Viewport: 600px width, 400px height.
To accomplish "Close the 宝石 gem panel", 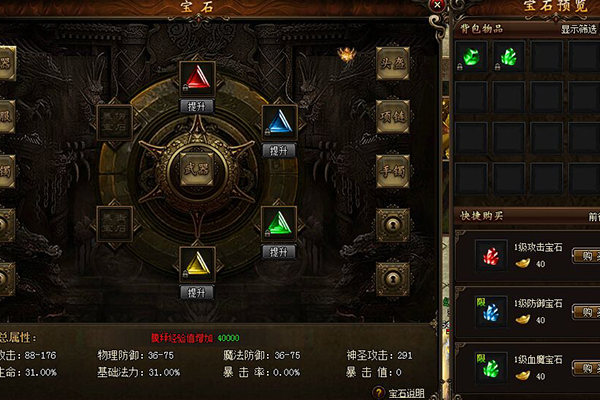I will pyautogui.click(x=436, y=6).
